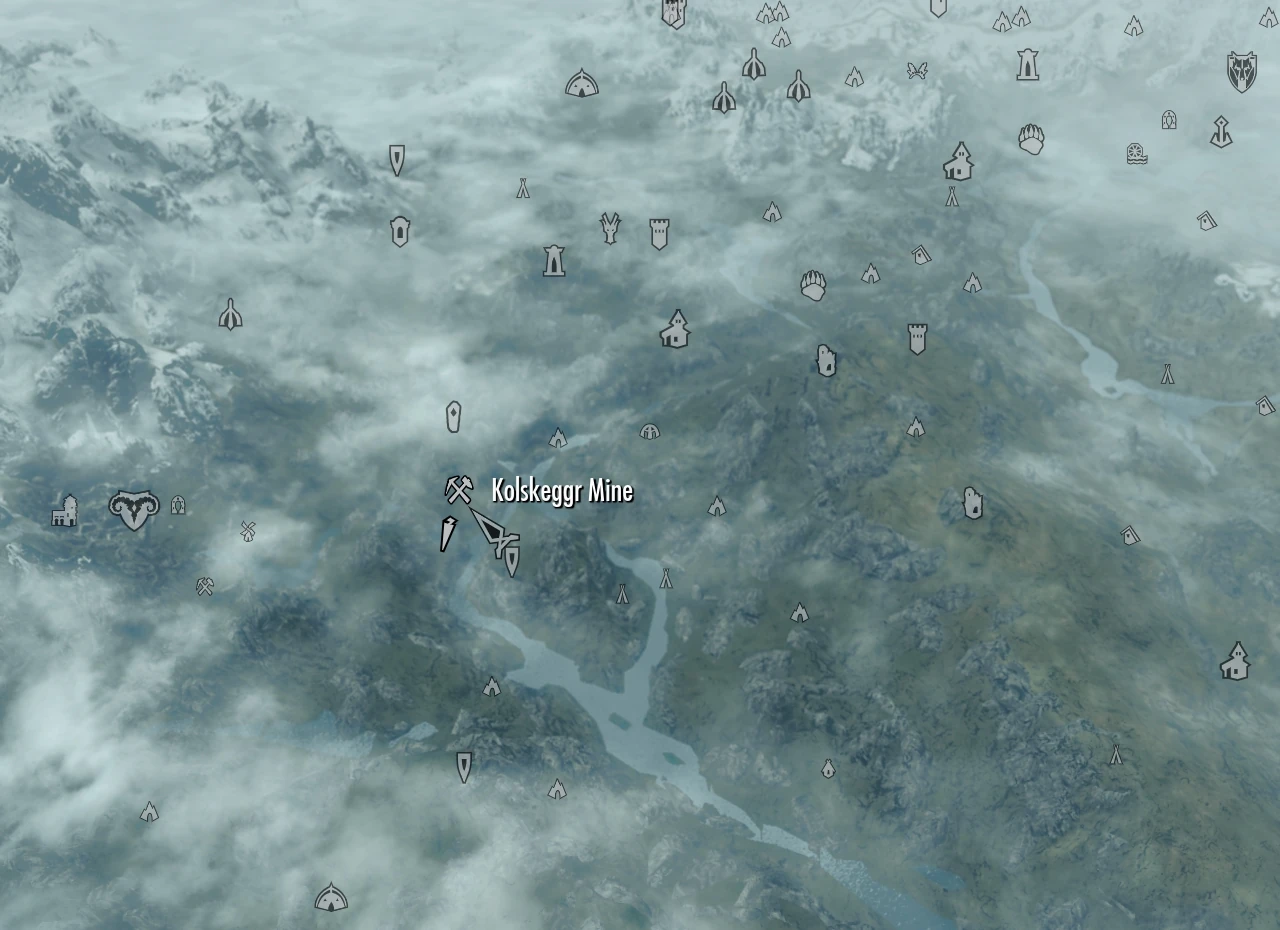The image size is (1280, 930).
Task: Select the Solitude wolf-shield marker top right
Action: click(x=1243, y=70)
